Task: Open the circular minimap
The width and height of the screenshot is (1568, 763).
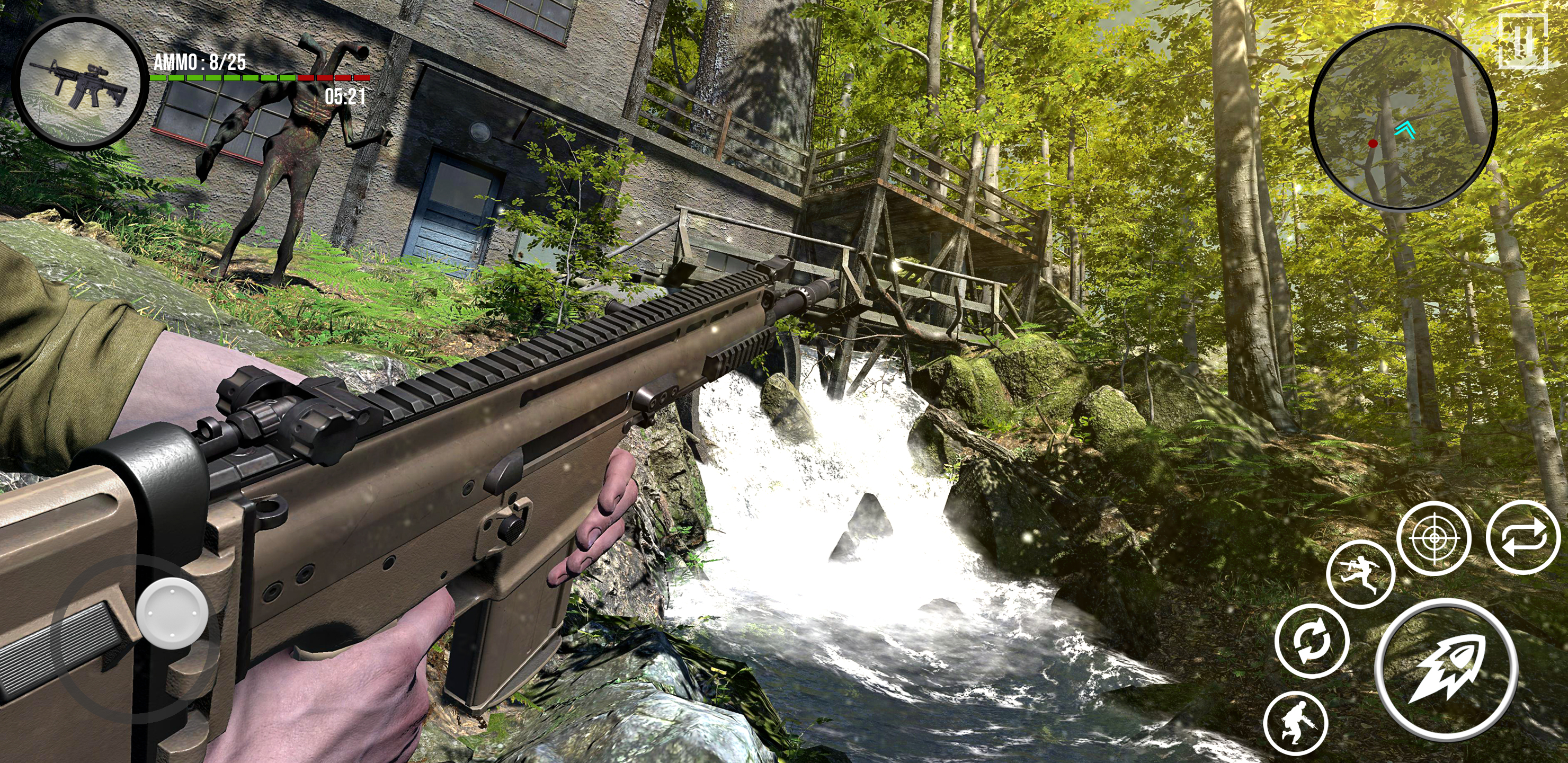Action: coord(1402,118)
